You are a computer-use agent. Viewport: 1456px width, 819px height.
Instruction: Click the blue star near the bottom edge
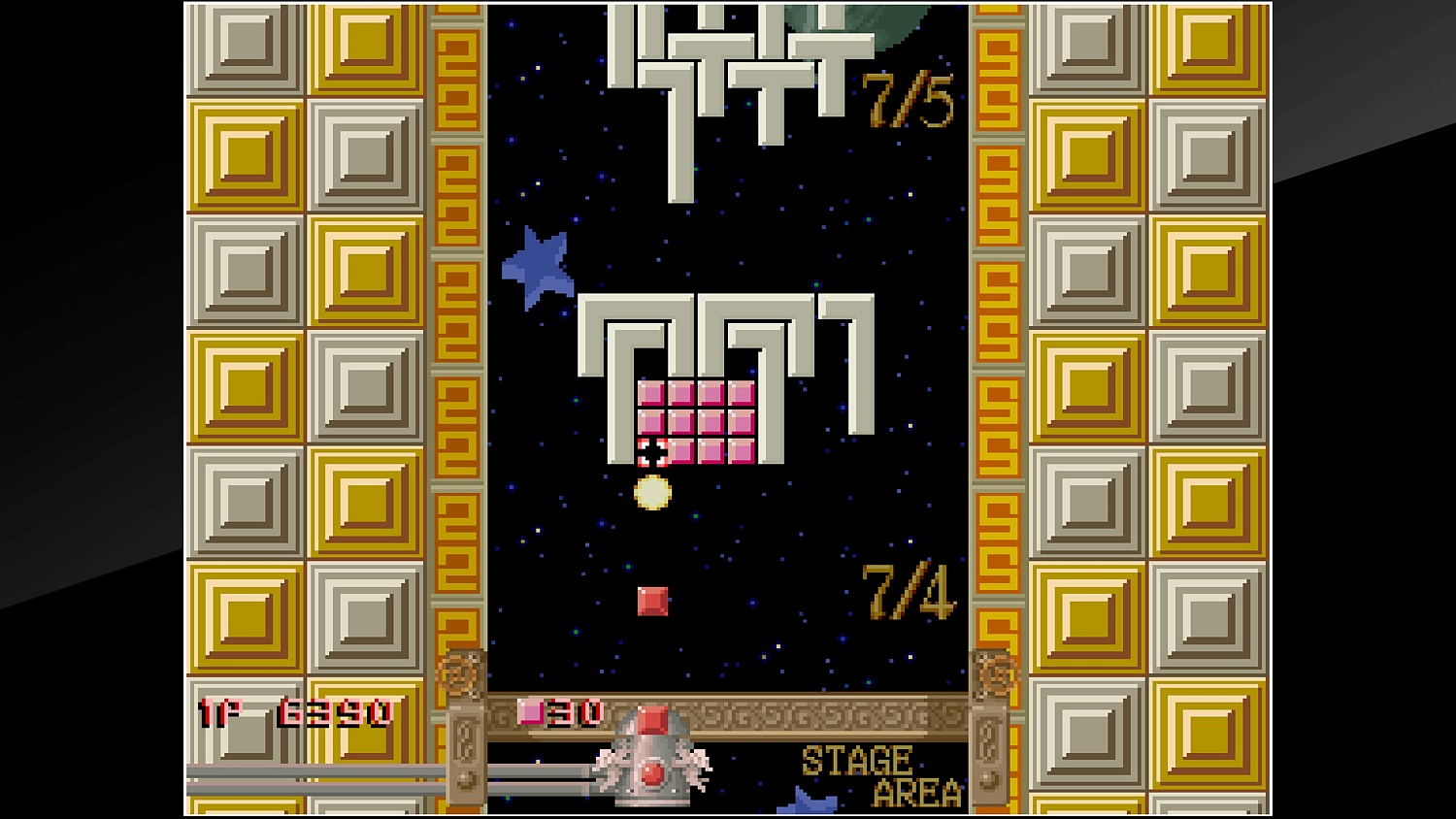tap(804, 807)
